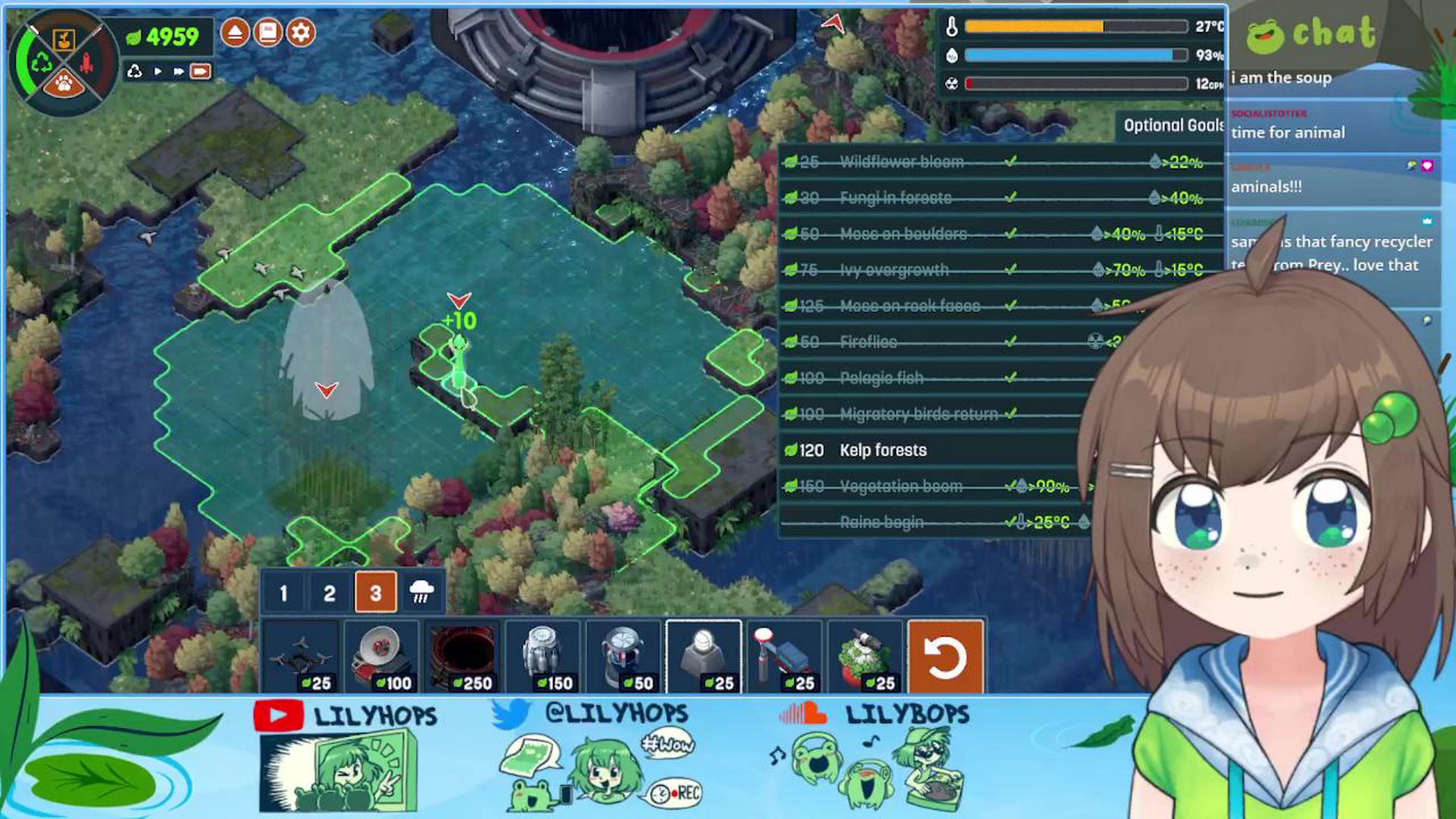The height and width of the screenshot is (819, 1456).
Task: Select the satellite dish building costing 100
Action: click(381, 657)
